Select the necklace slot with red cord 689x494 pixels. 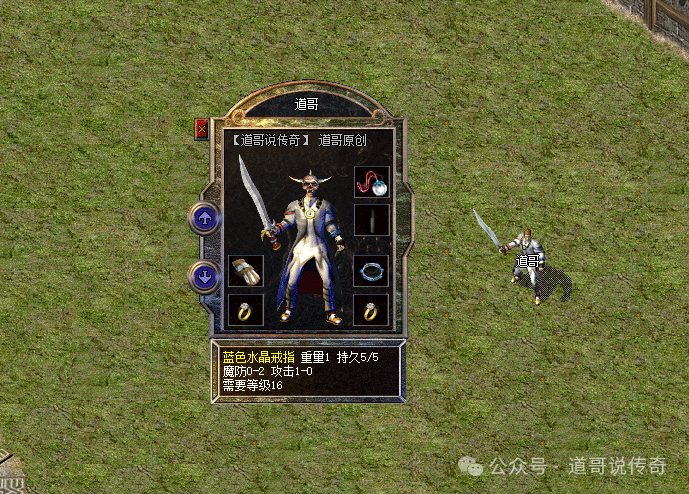coord(371,183)
